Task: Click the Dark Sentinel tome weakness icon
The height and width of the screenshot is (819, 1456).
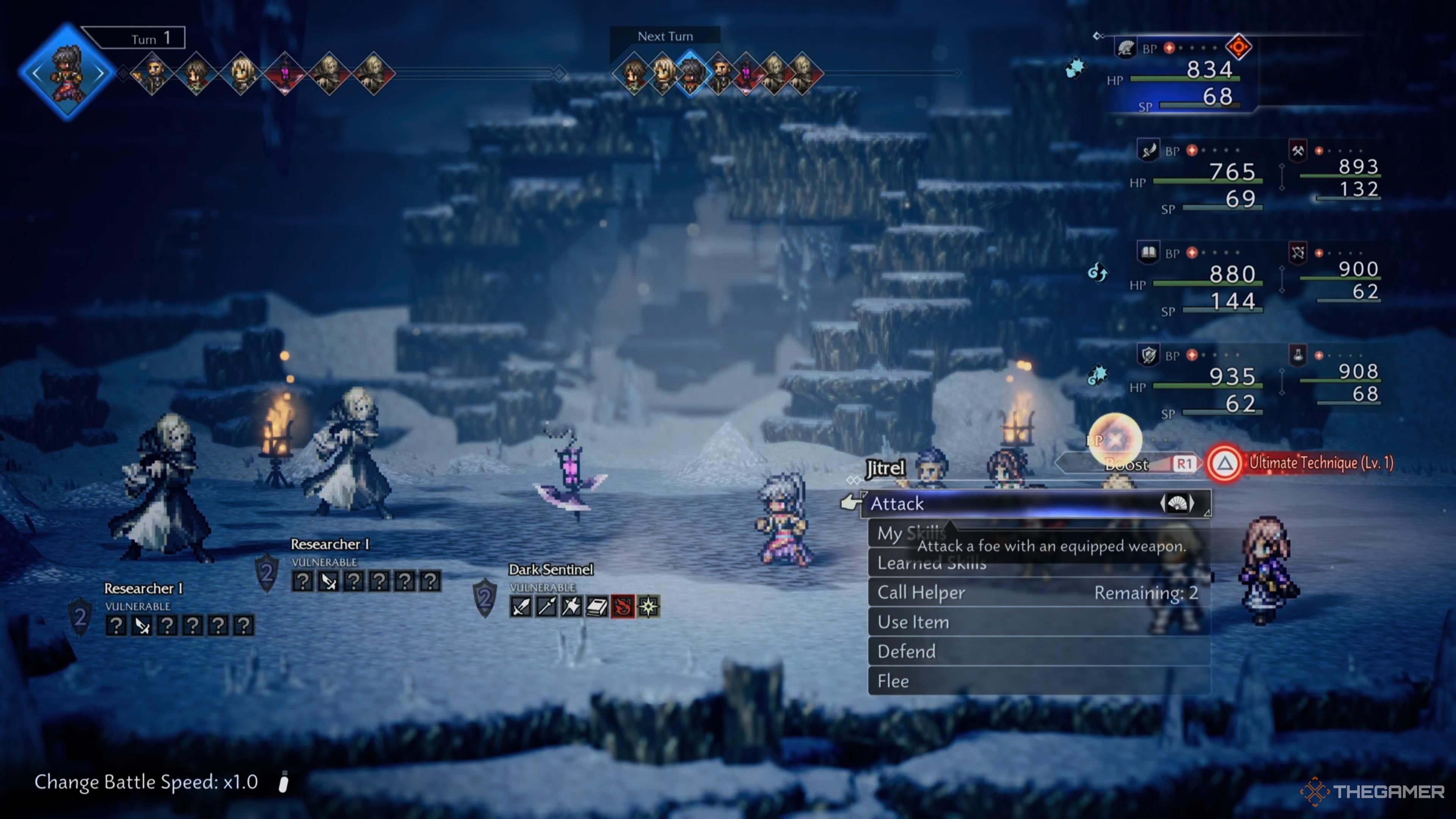Action: point(598,607)
